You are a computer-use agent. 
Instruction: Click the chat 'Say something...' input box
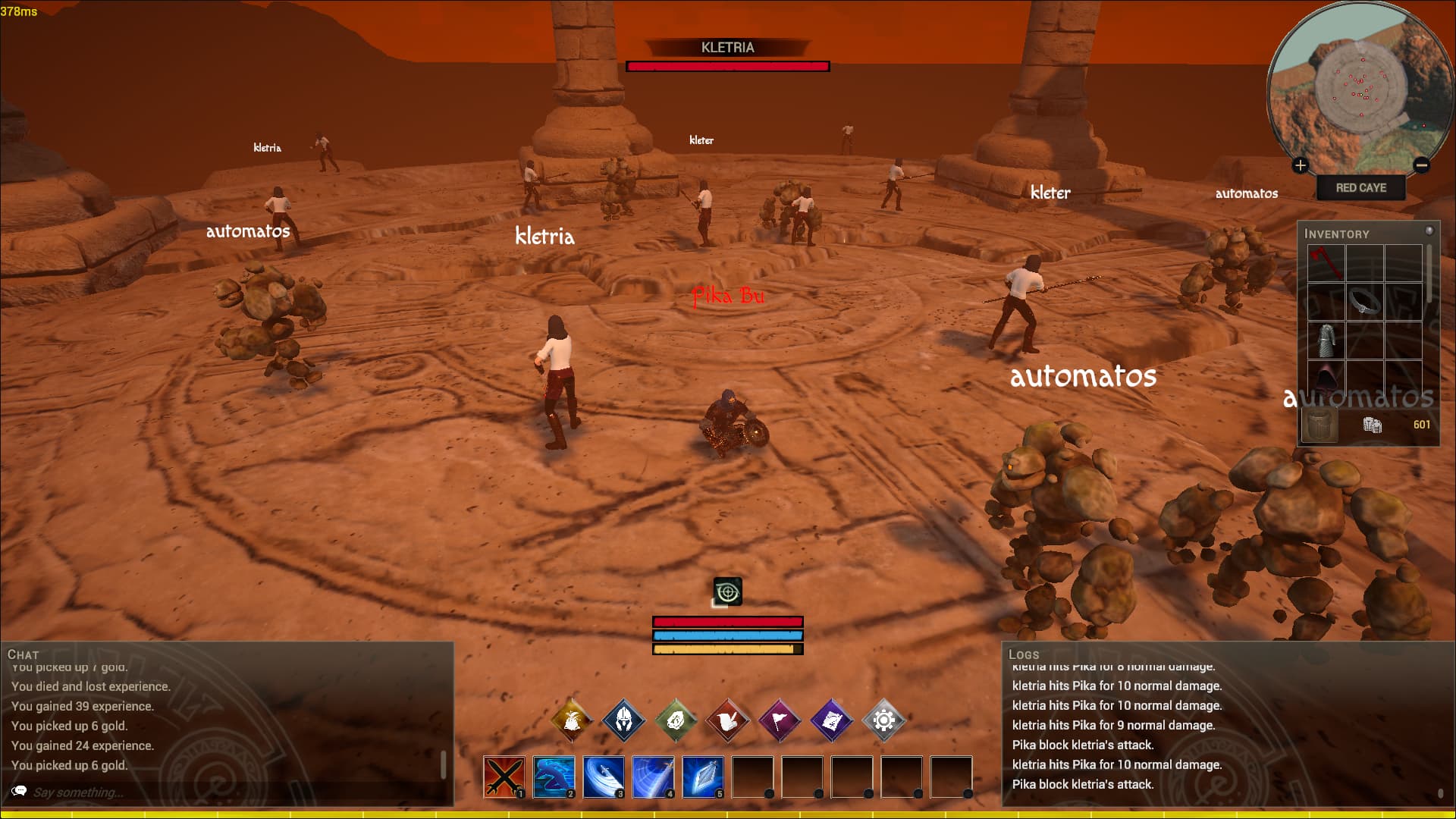tap(227, 792)
